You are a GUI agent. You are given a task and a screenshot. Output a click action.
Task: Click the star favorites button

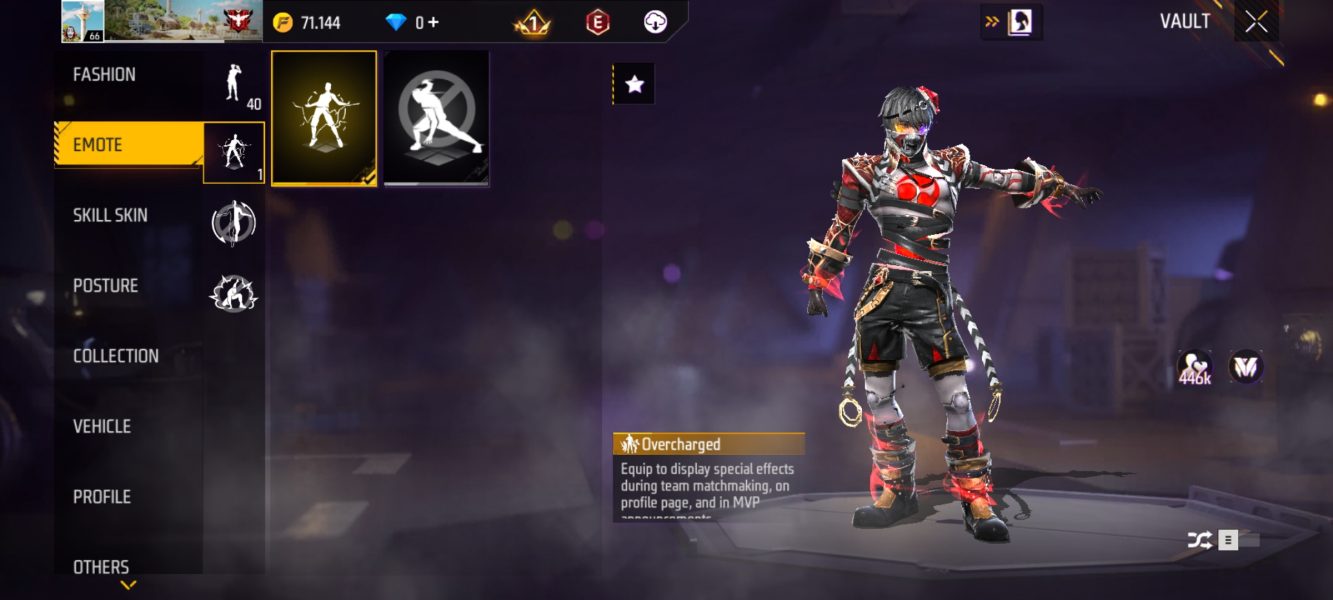point(634,85)
